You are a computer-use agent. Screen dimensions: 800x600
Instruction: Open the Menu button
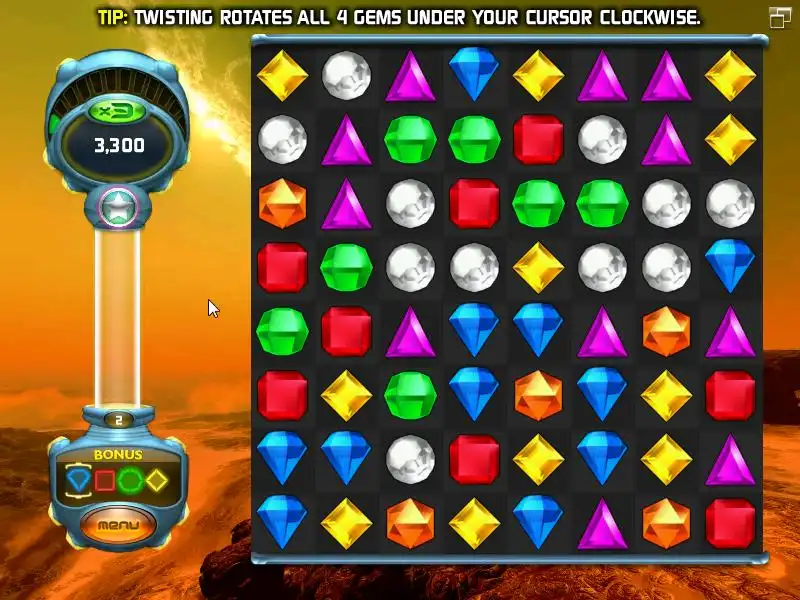(x=119, y=524)
